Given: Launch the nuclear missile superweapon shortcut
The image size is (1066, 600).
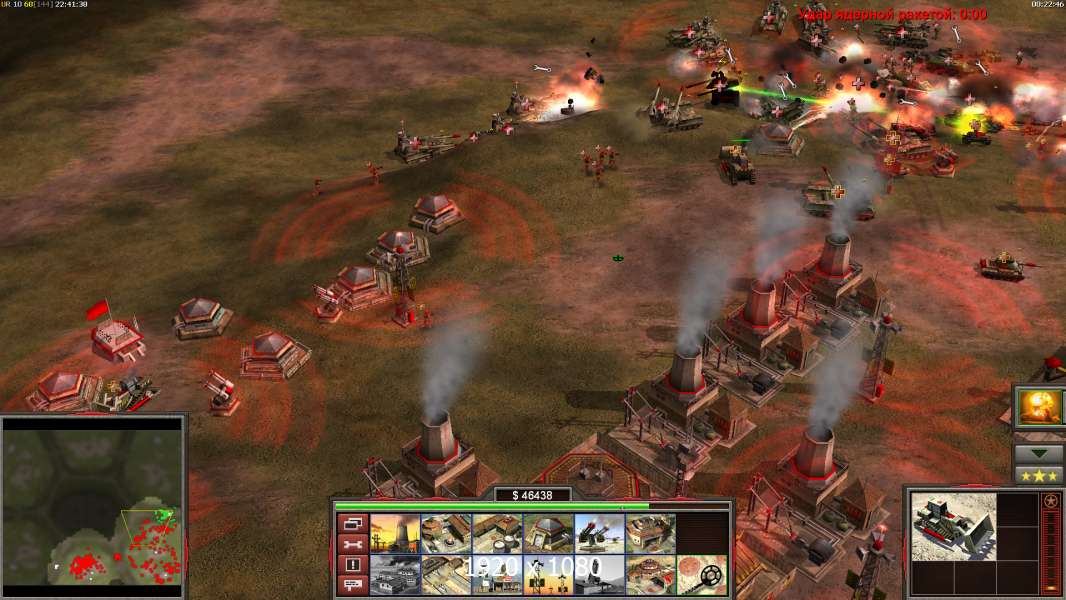Looking at the screenshot, I should (1039, 407).
